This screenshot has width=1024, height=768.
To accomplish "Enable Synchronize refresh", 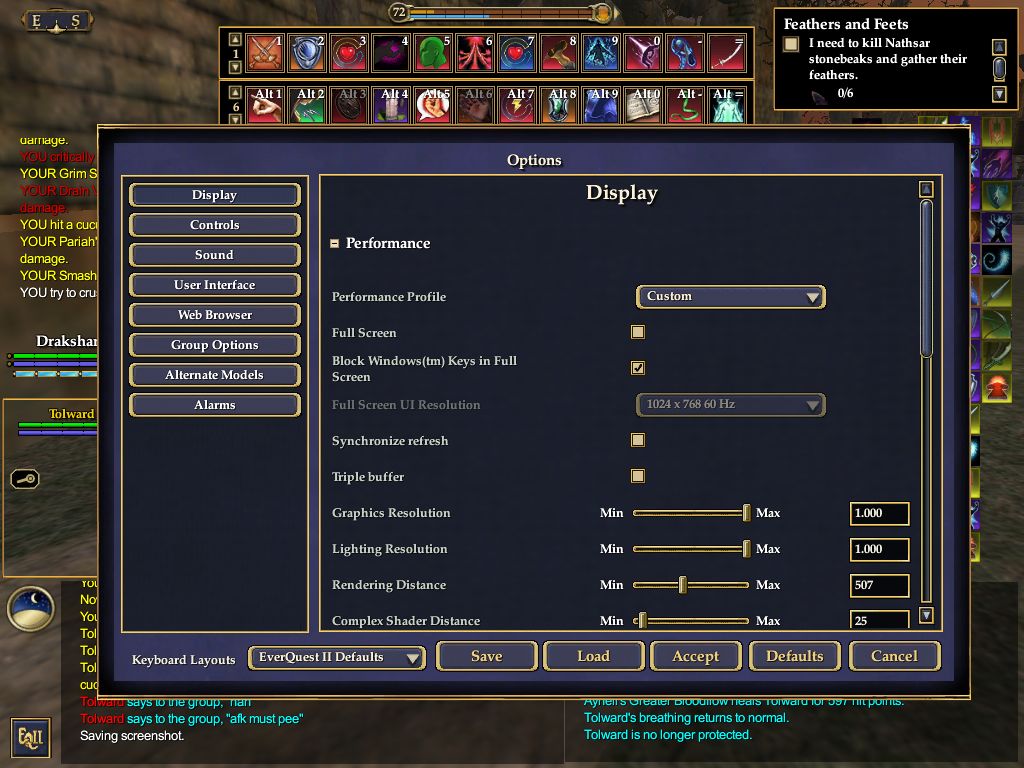I will tap(638, 440).
